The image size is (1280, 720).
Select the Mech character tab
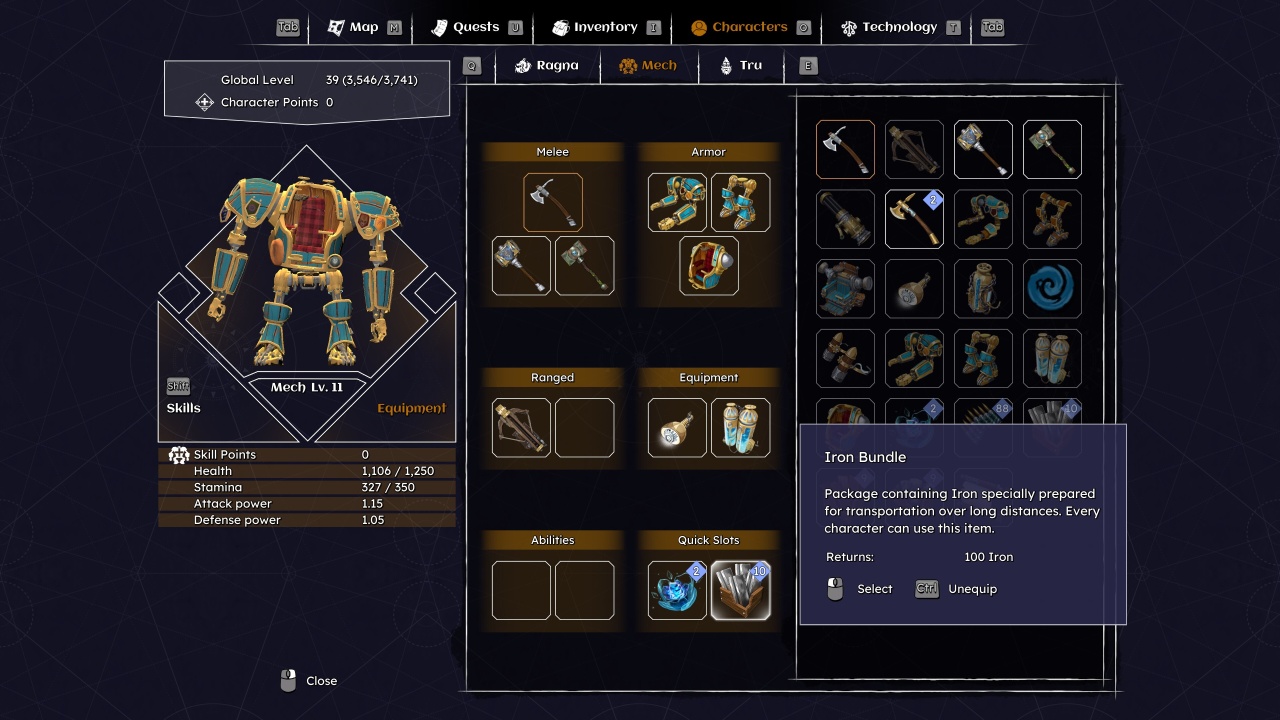pos(648,66)
